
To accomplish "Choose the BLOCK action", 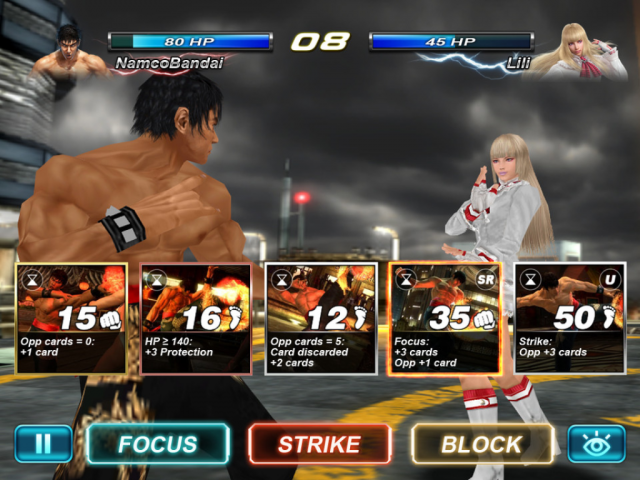I will click(x=481, y=444).
